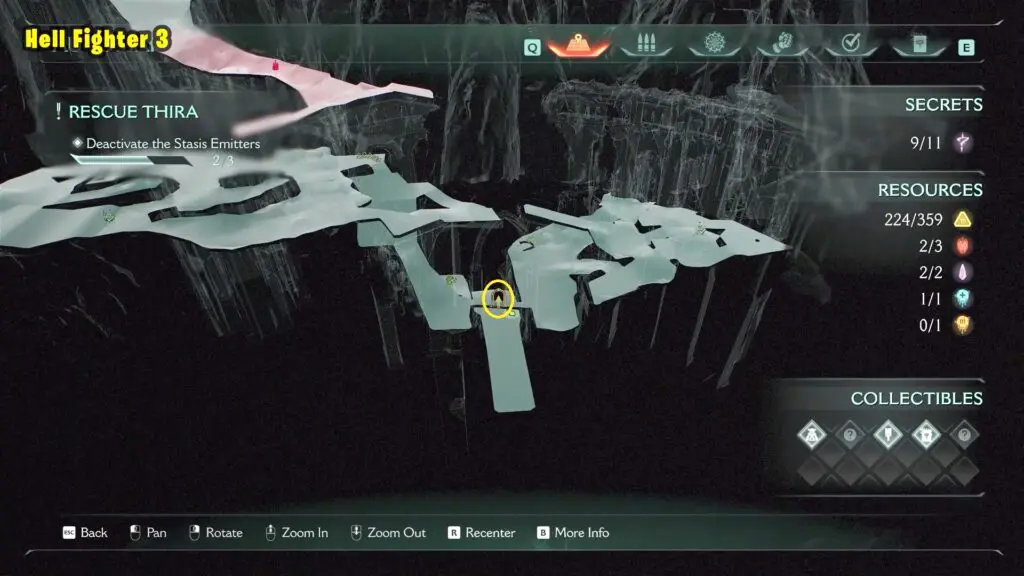This screenshot has height=576, width=1024.
Task: Click the player marker on the map
Action: (x=498, y=298)
